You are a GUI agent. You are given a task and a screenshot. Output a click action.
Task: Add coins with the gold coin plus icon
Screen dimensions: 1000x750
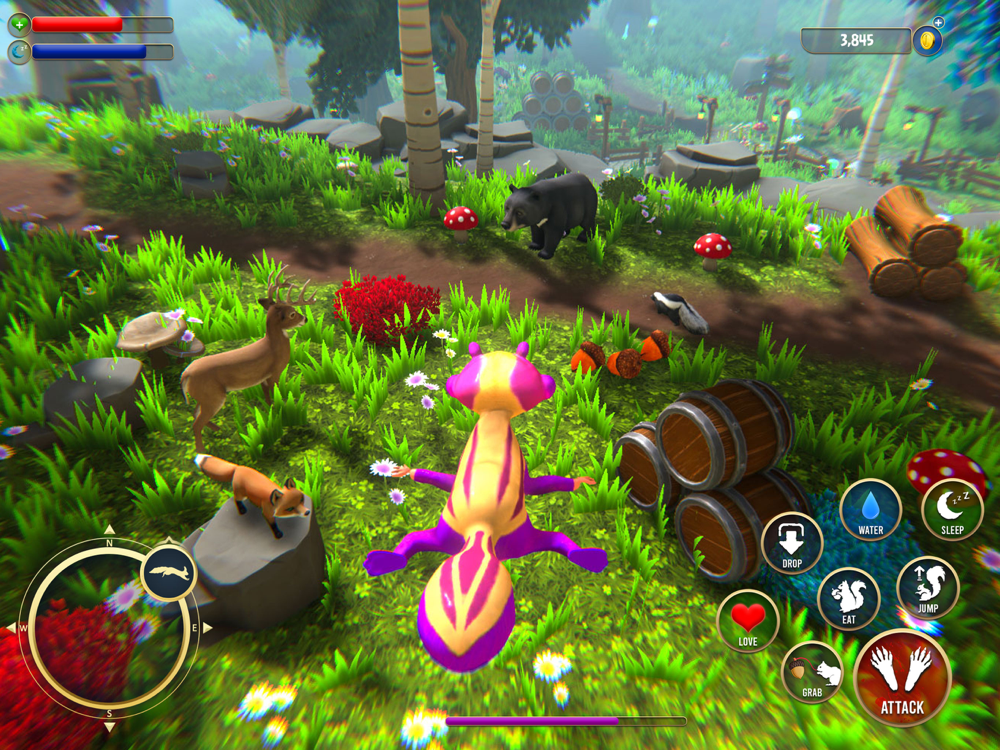coord(929,40)
